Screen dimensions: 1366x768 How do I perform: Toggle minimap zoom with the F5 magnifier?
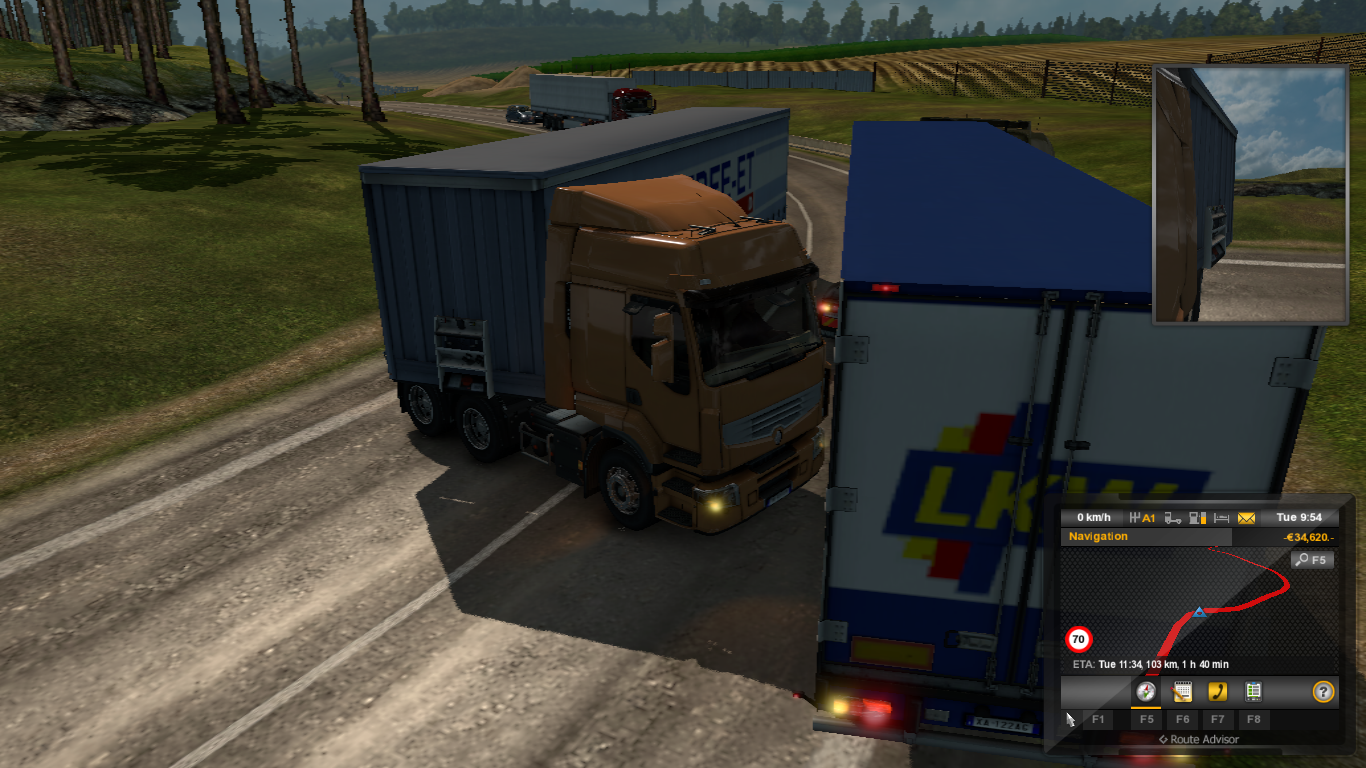[1312, 559]
